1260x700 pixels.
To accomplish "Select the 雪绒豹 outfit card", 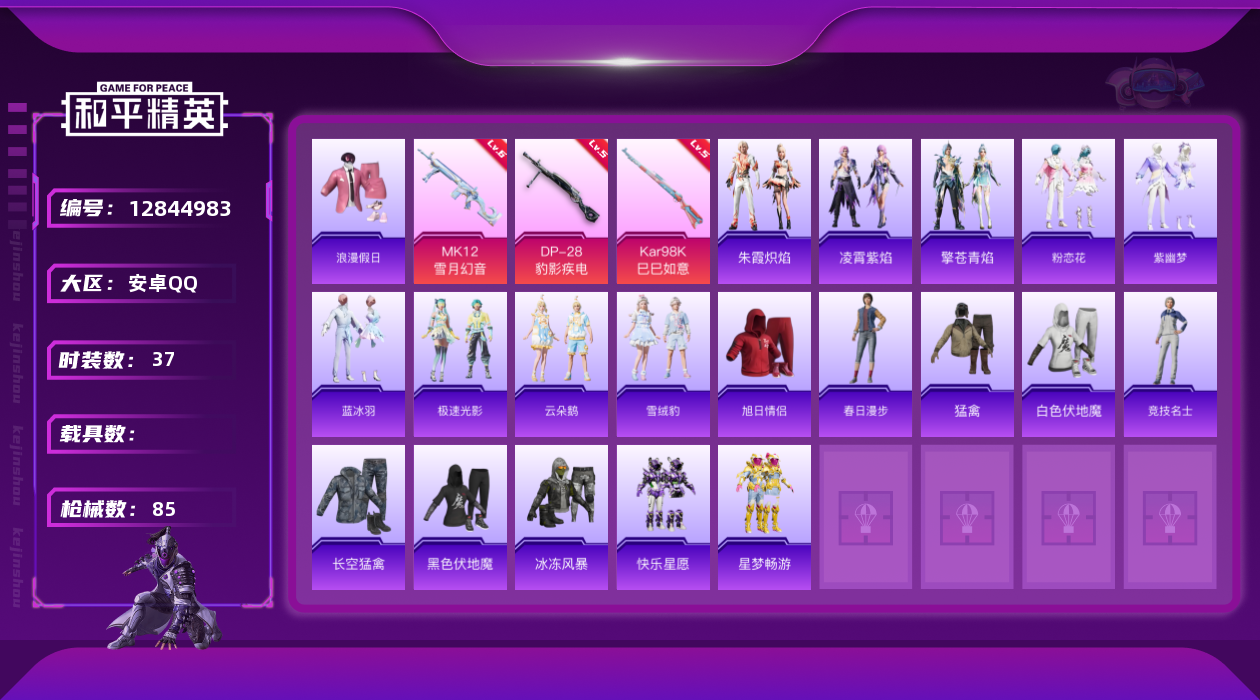I will tap(663, 364).
